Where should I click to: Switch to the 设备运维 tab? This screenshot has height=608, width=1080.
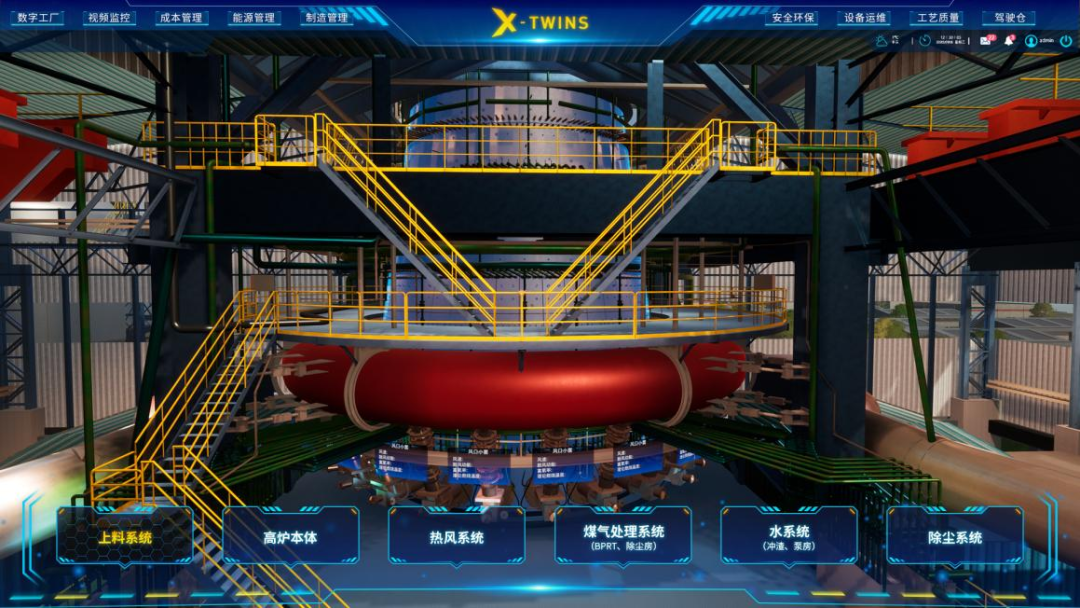coord(864,18)
